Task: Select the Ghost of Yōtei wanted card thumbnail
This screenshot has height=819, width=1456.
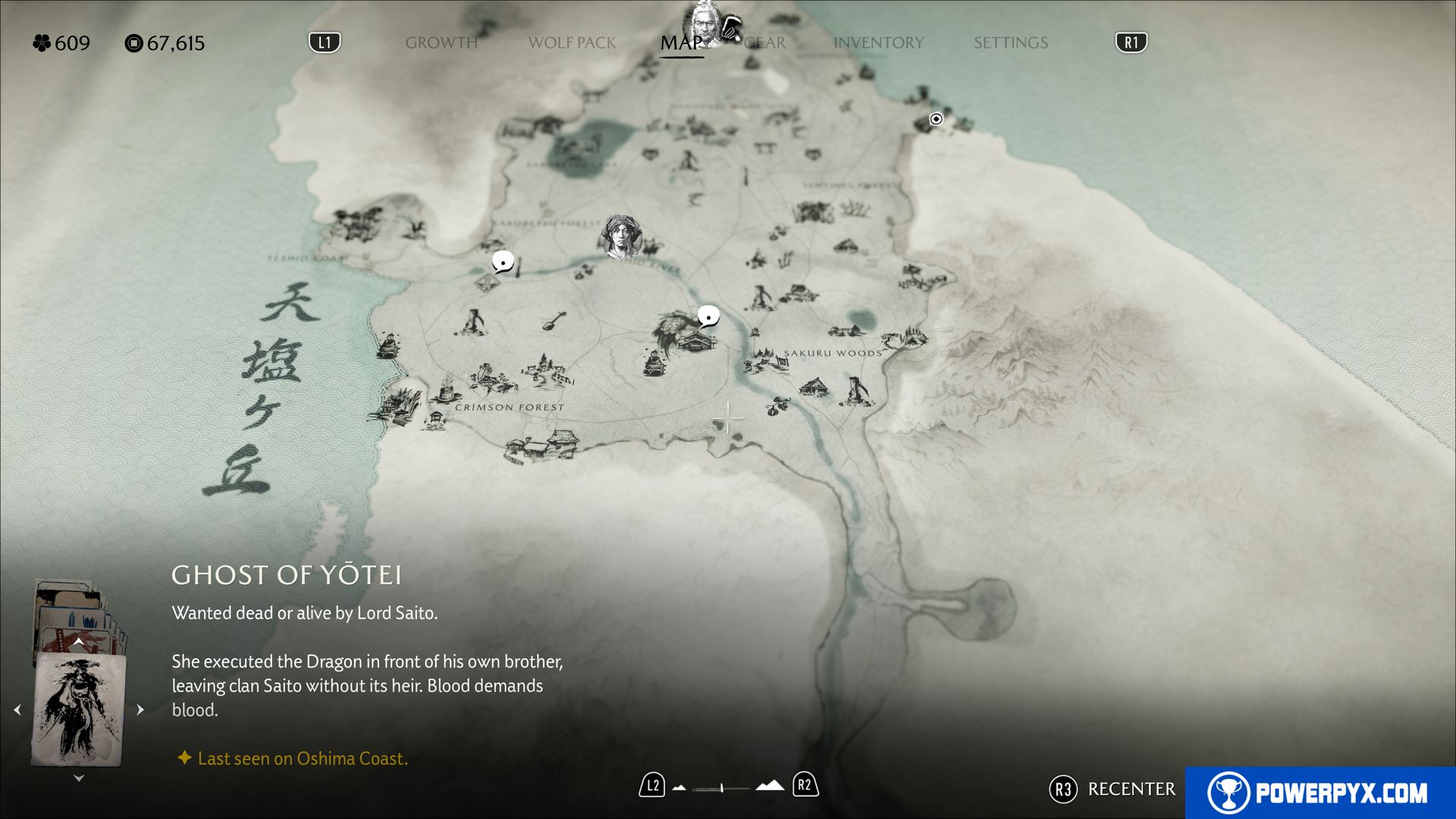Action: coord(78,711)
